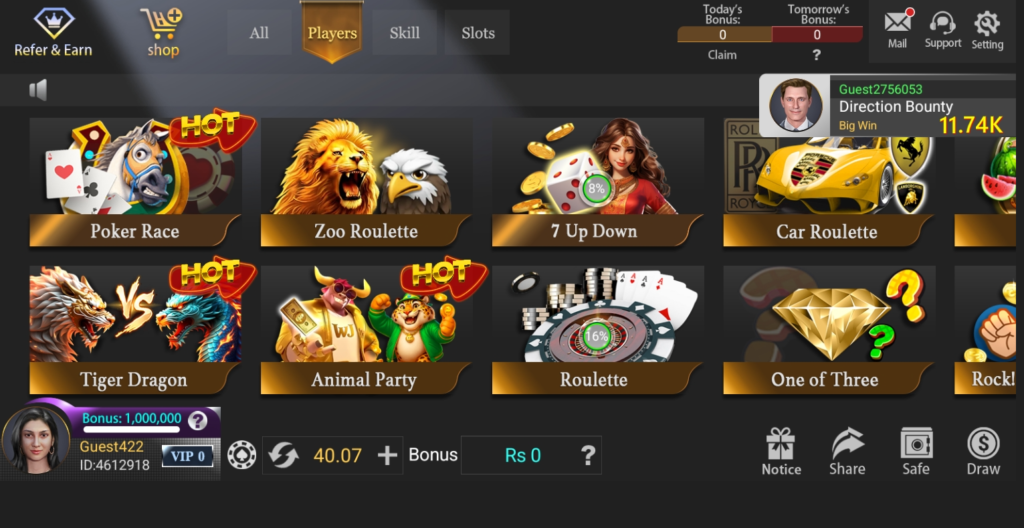Claim today's bonus
Viewport: 1024px width, 528px height.
722,55
